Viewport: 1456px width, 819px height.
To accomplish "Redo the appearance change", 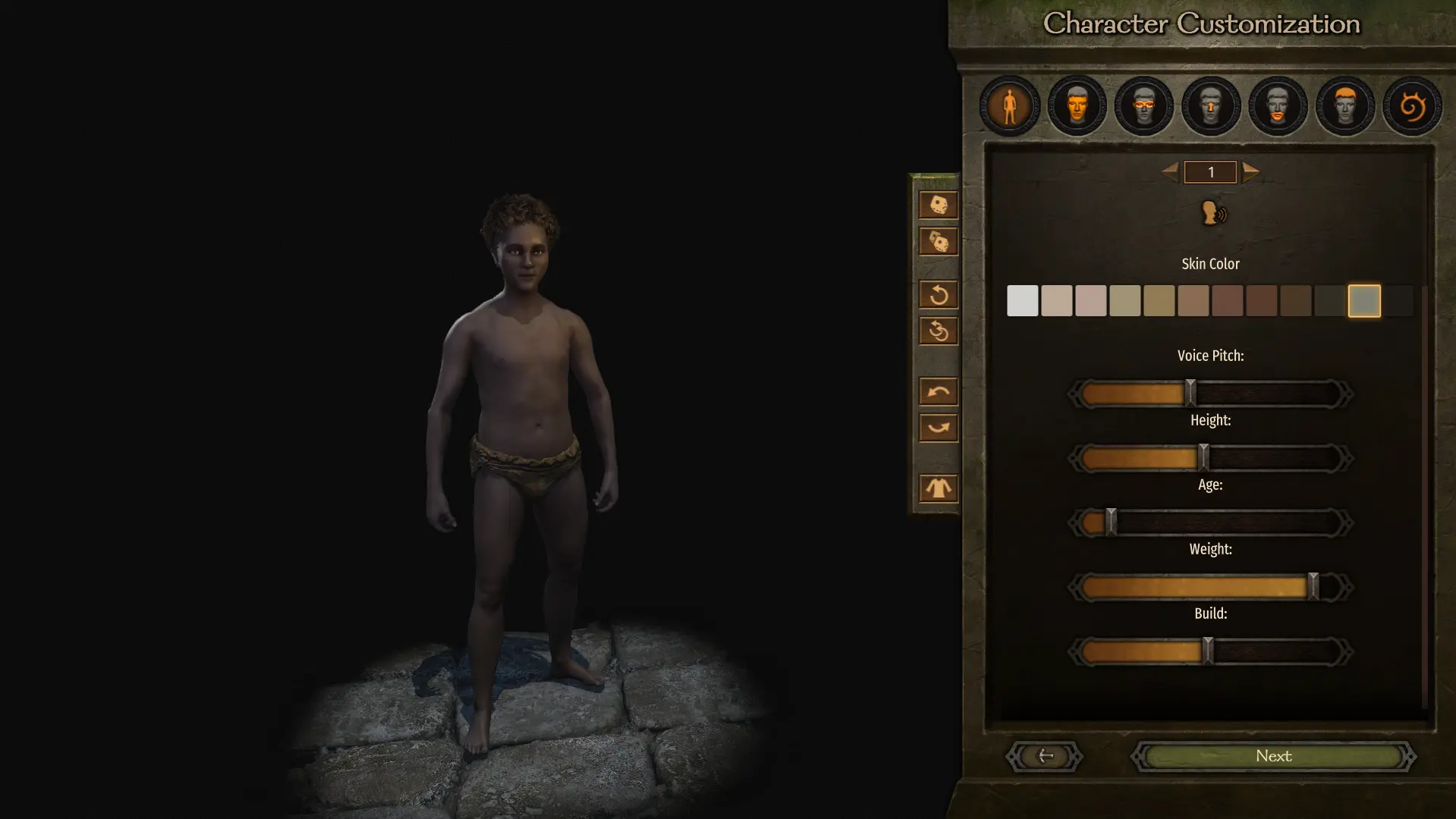I will pos(938,427).
